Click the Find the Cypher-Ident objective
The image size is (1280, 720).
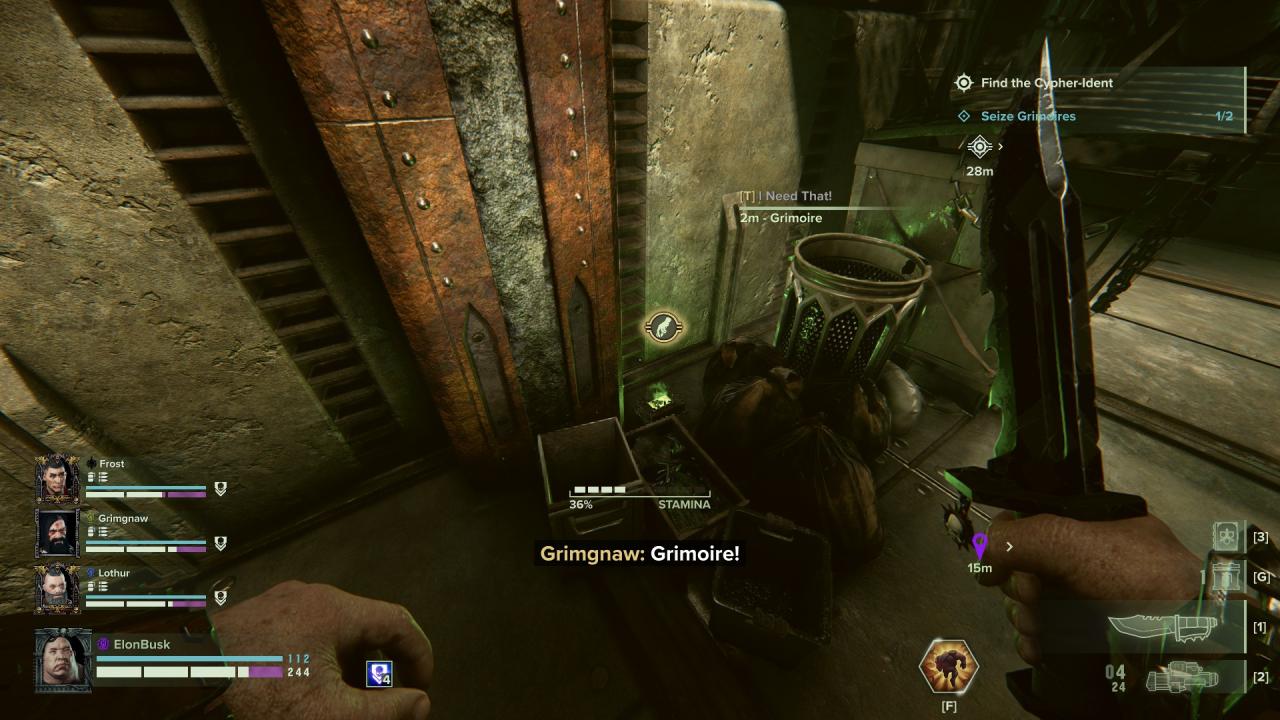click(1047, 83)
